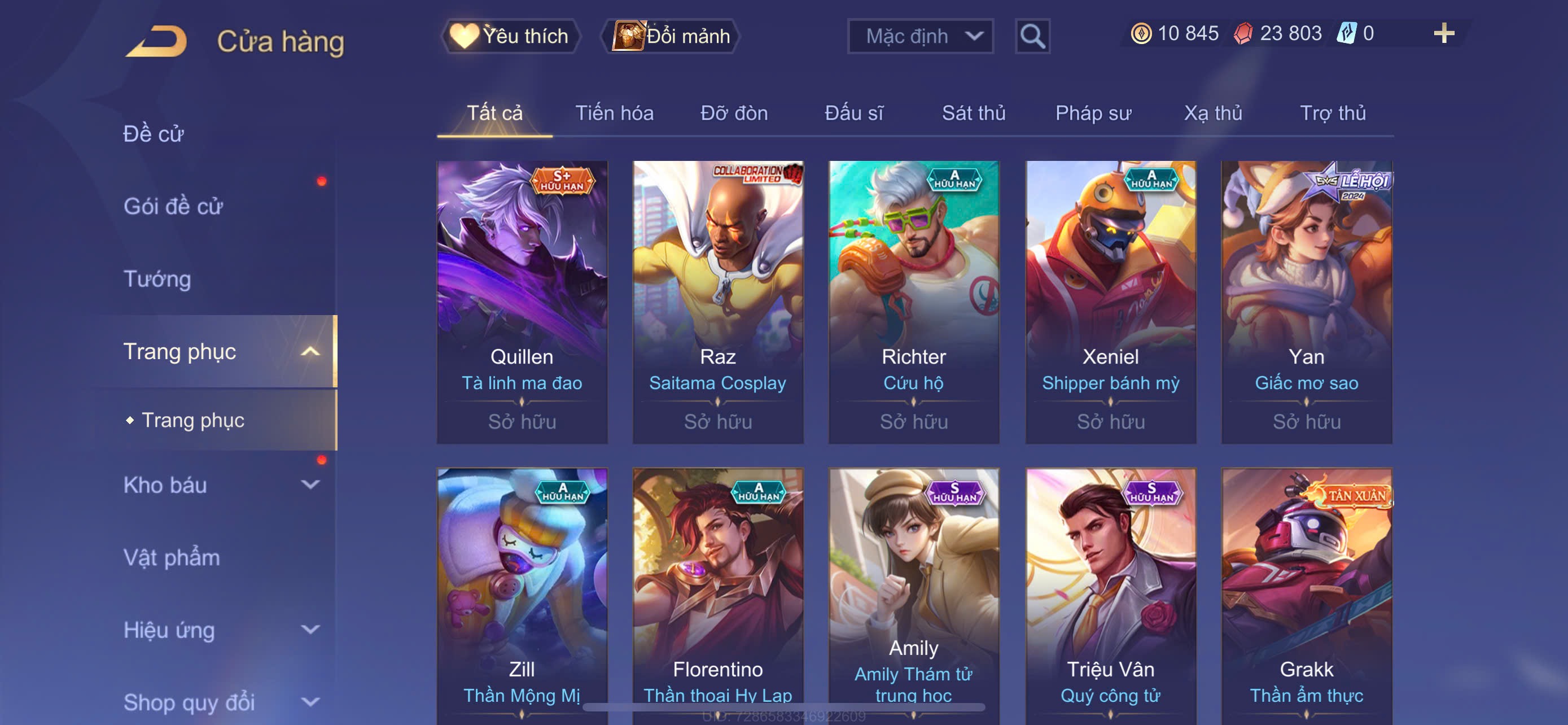
Task: Select the Đỡ đòn tab
Action: coord(733,113)
